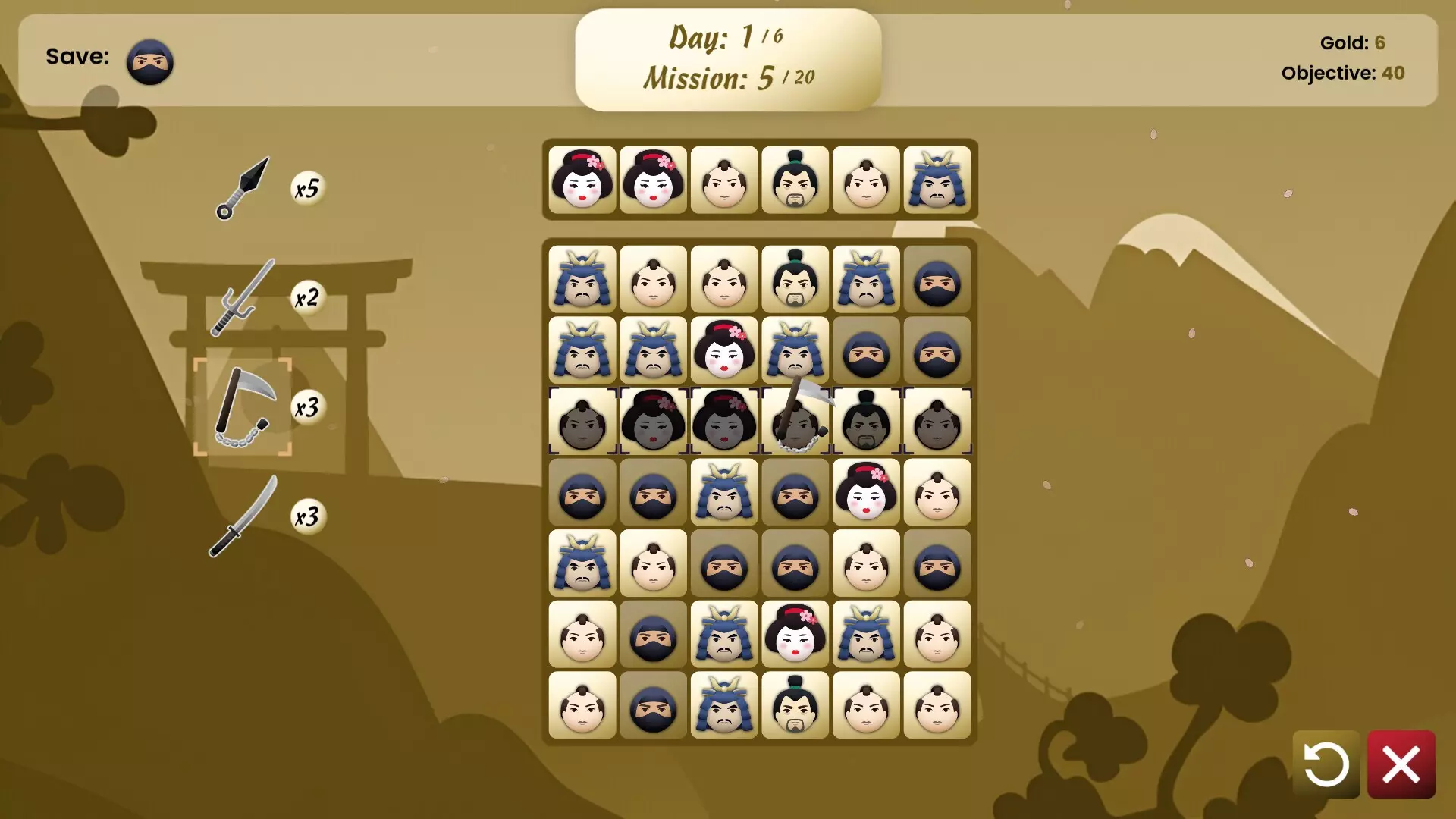Click the ninja avatar next to Save

click(x=149, y=61)
